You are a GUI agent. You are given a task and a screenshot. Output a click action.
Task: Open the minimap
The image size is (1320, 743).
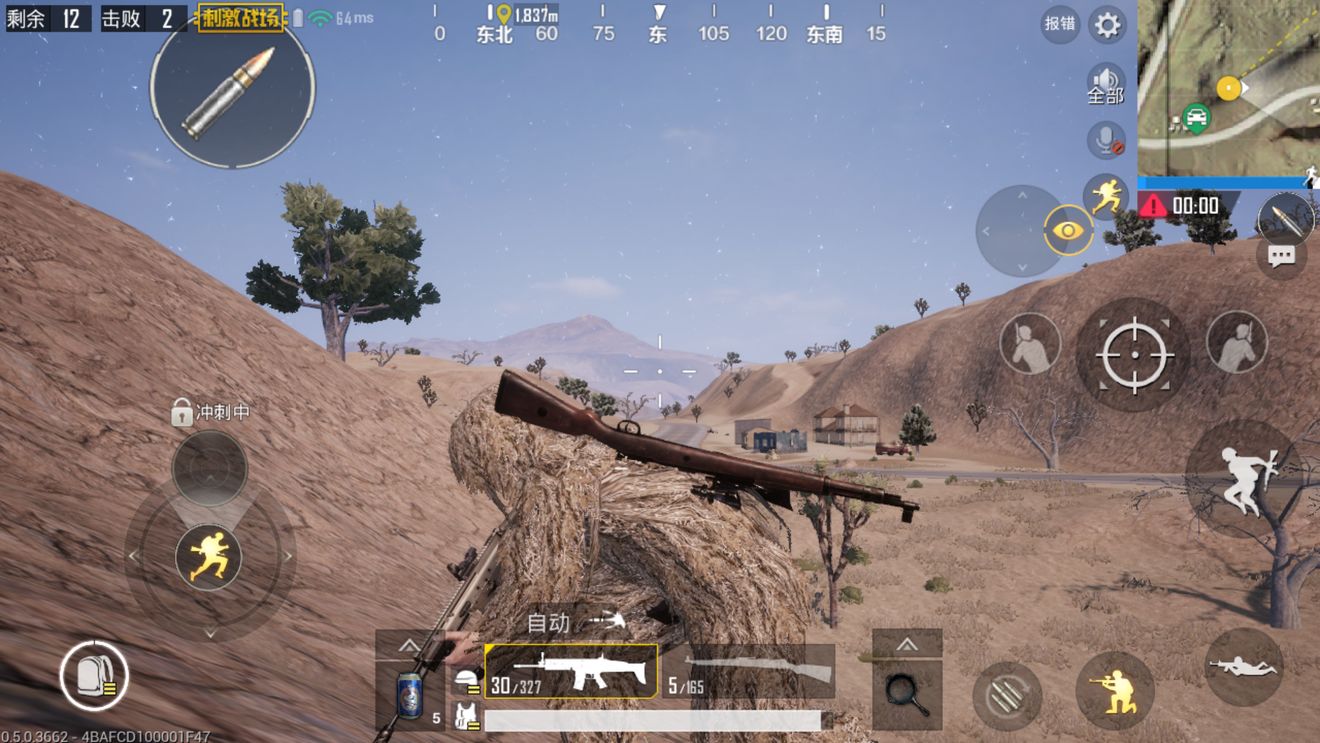pos(1228,88)
